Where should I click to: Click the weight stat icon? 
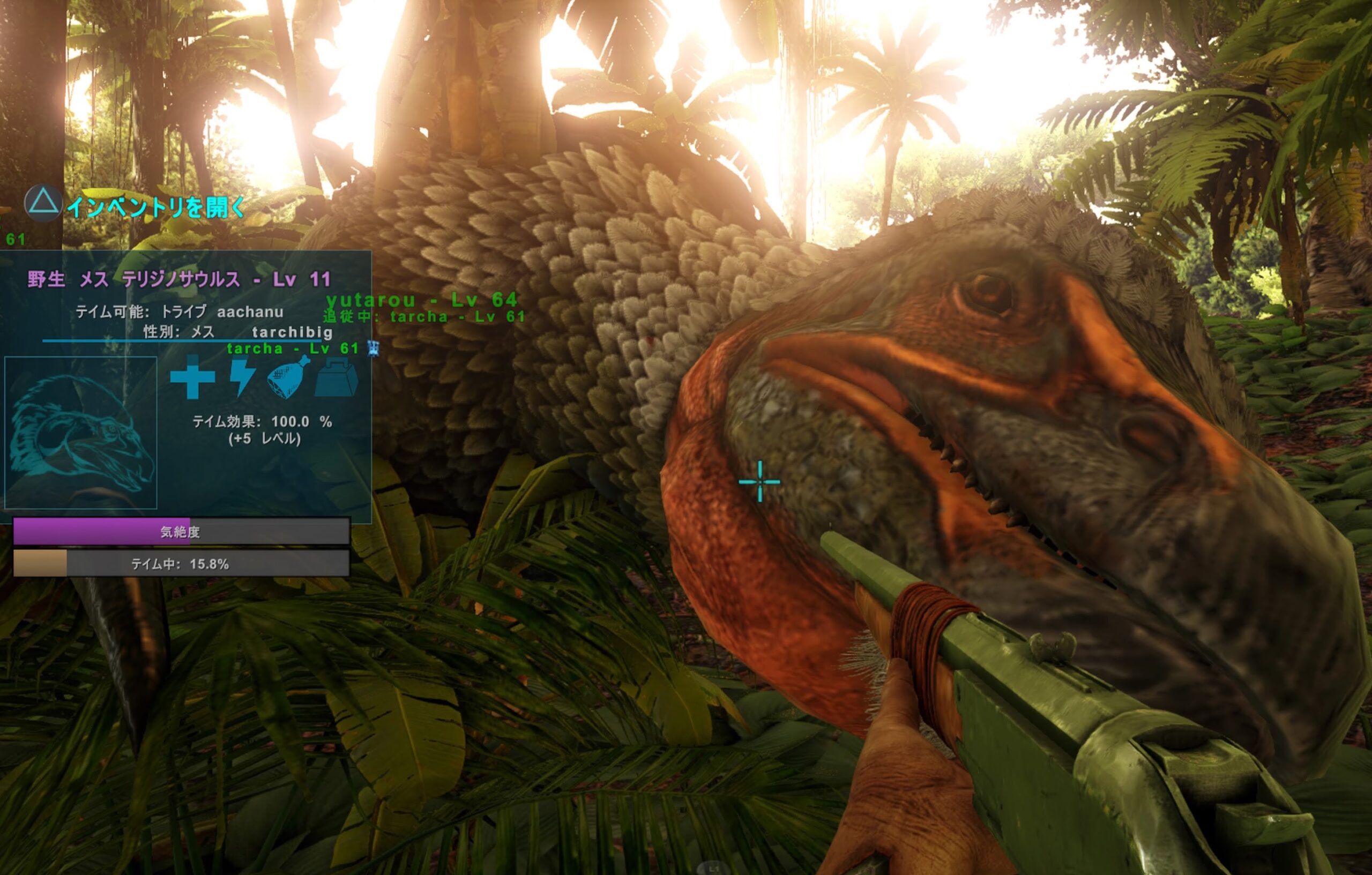[336, 378]
